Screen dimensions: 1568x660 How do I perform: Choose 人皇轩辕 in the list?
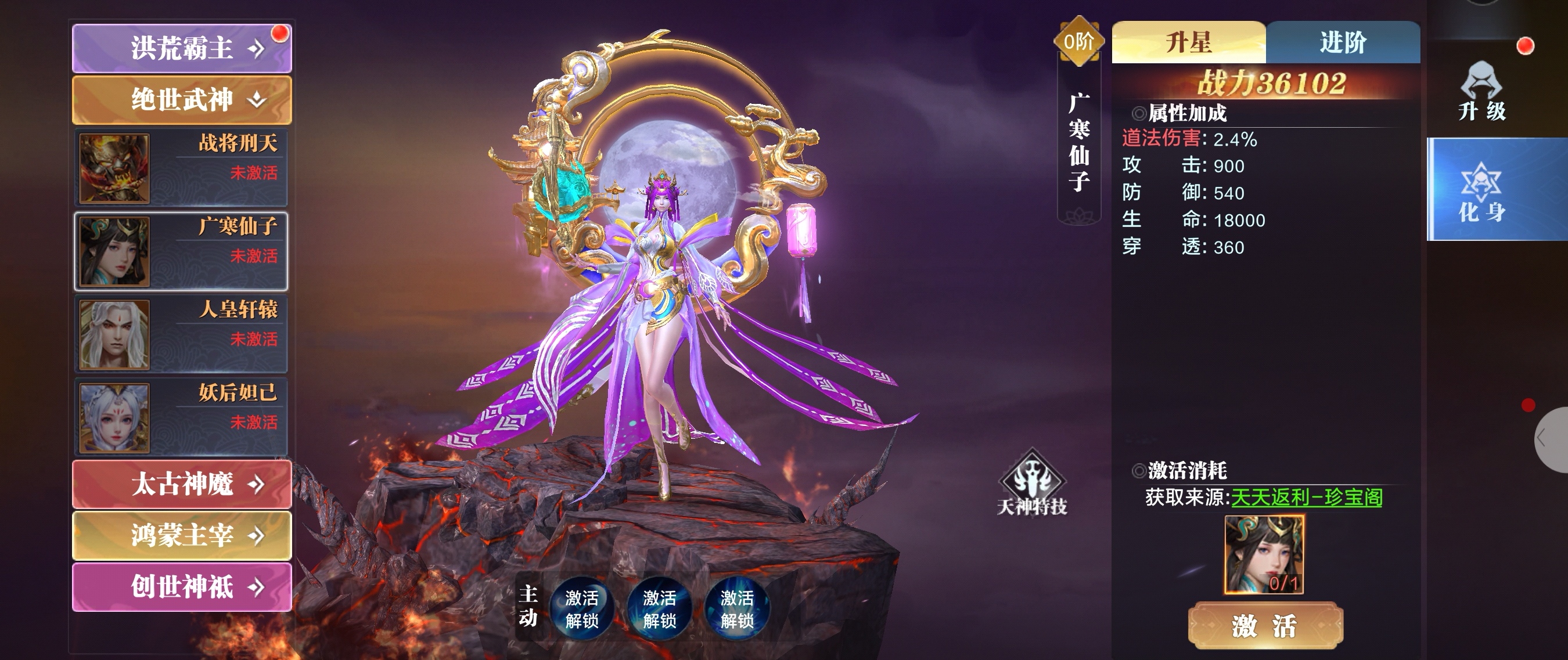tap(181, 334)
